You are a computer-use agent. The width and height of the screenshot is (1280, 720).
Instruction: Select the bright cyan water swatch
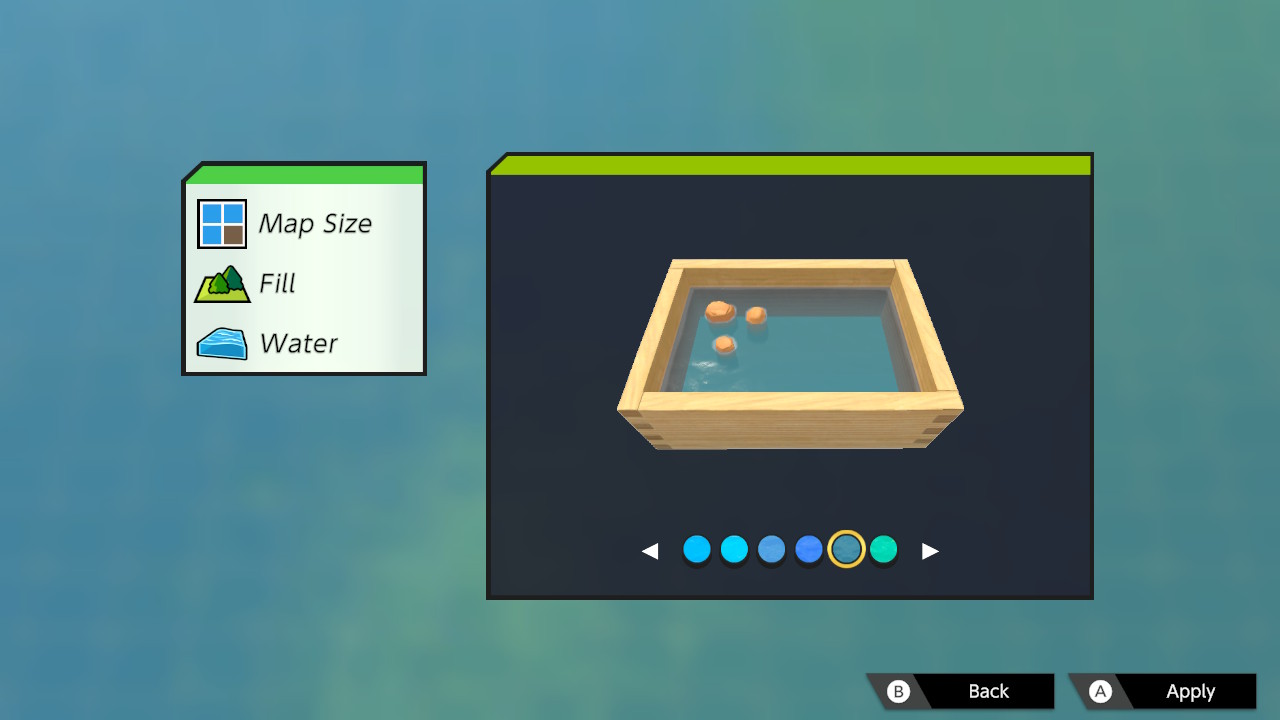(734, 549)
